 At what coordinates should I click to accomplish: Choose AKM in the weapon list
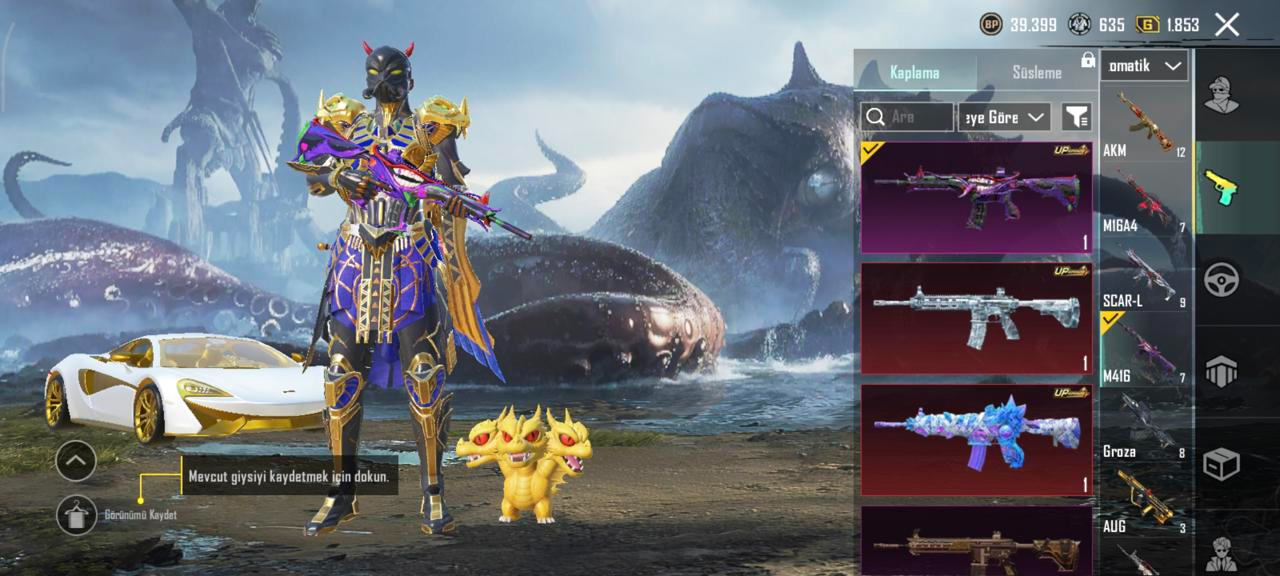pos(1145,124)
